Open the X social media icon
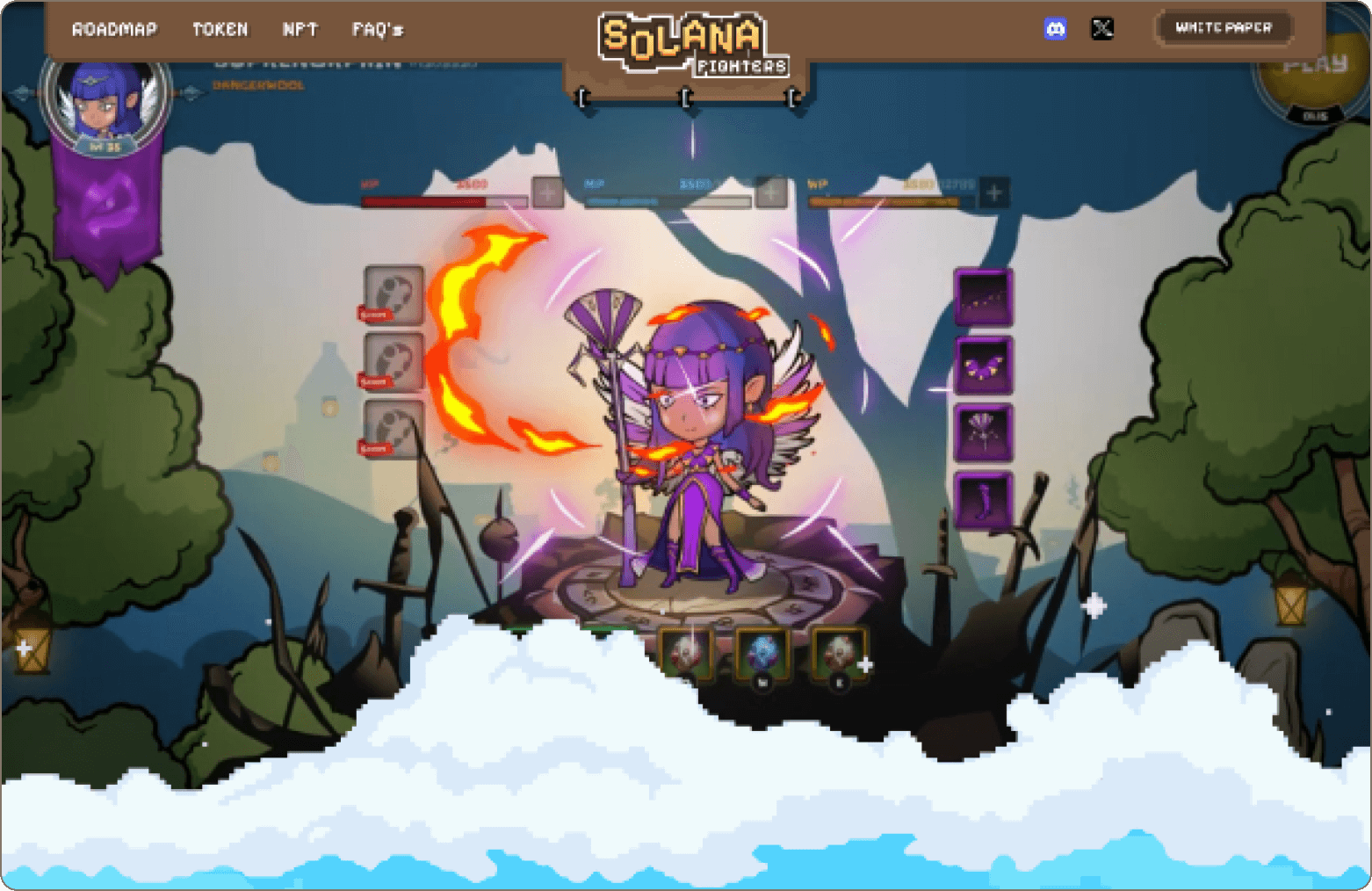This screenshot has height=891, width=1372. point(1103,29)
